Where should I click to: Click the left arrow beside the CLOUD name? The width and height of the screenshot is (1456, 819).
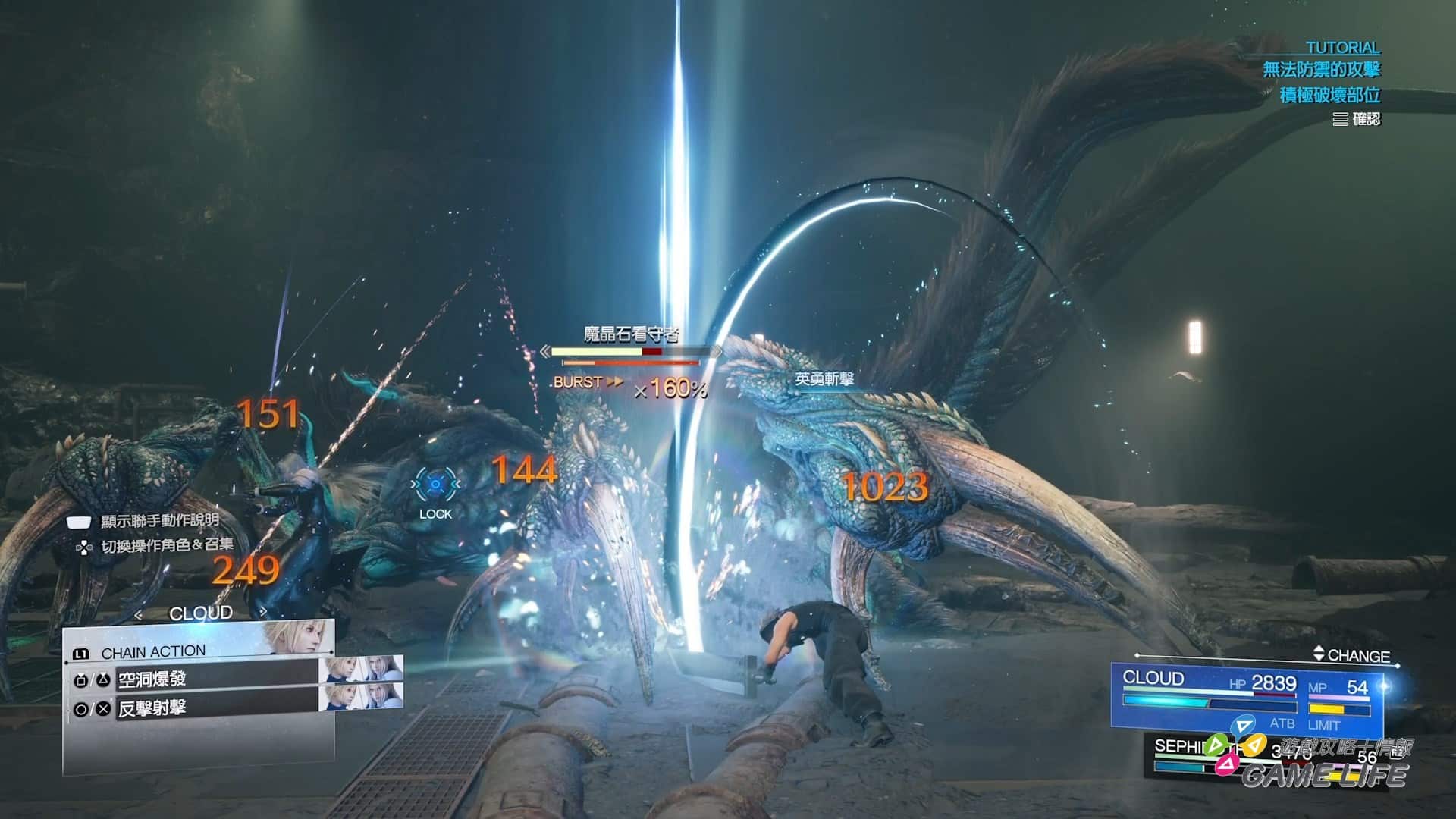click(138, 613)
